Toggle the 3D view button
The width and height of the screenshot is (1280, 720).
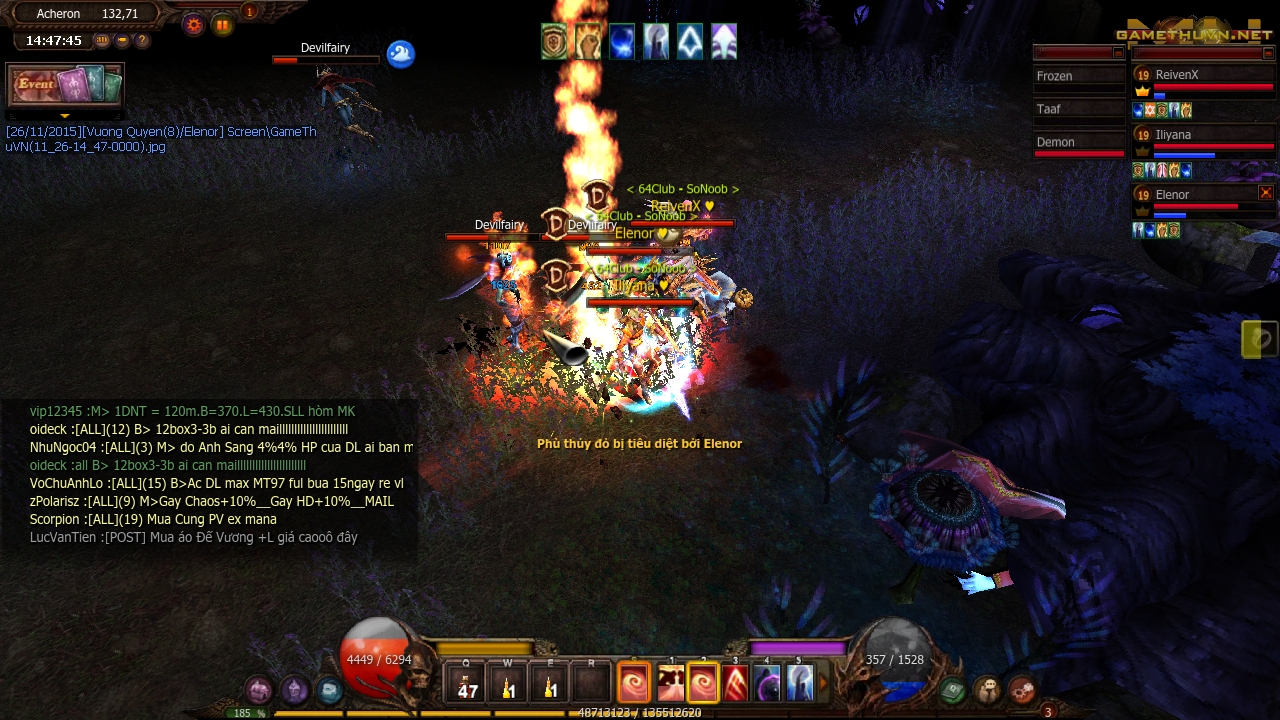click(x=102, y=41)
